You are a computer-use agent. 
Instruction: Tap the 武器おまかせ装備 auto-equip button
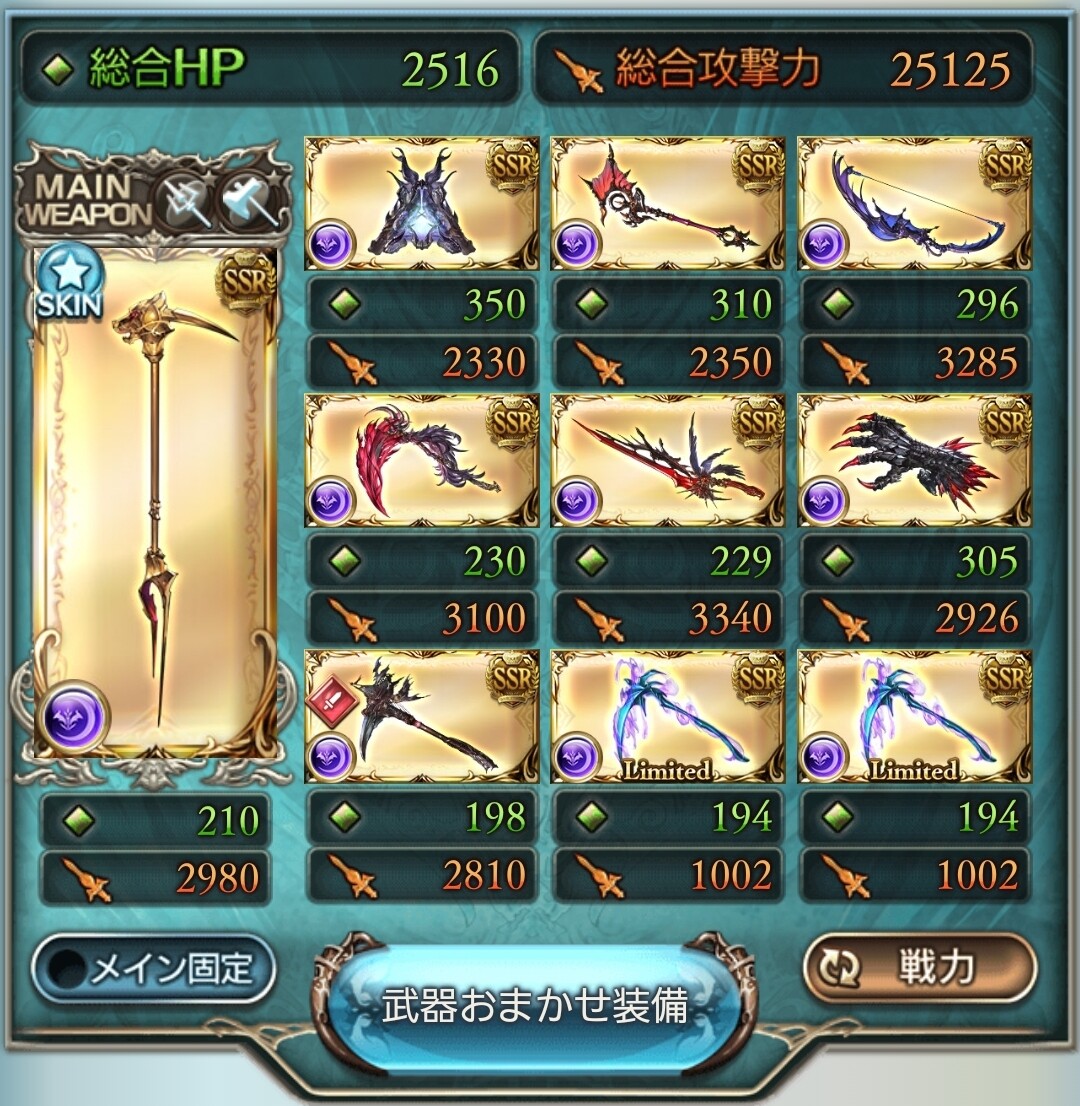pyautogui.click(x=536, y=1005)
